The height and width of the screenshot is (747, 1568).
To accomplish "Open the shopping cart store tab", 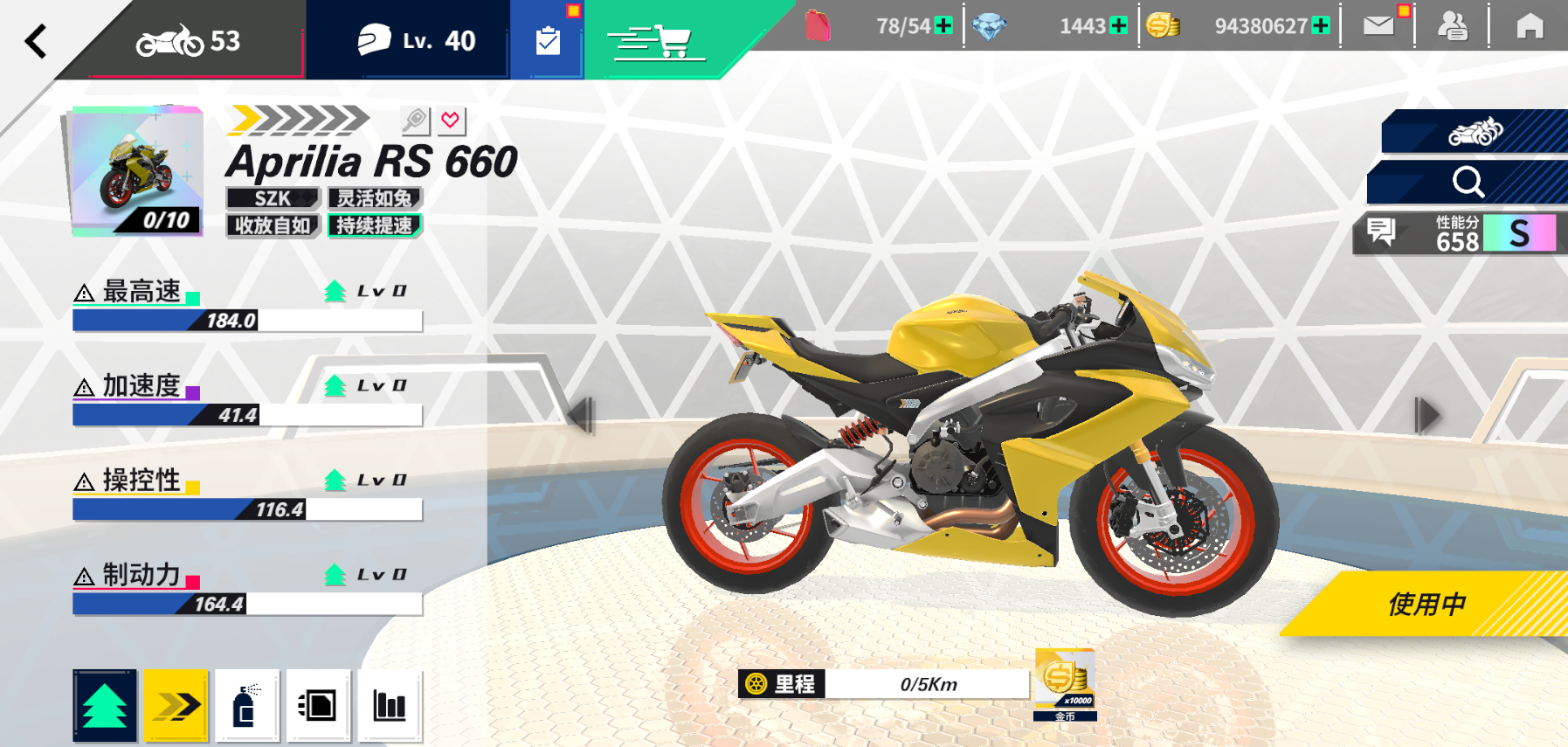I will [656, 40].
